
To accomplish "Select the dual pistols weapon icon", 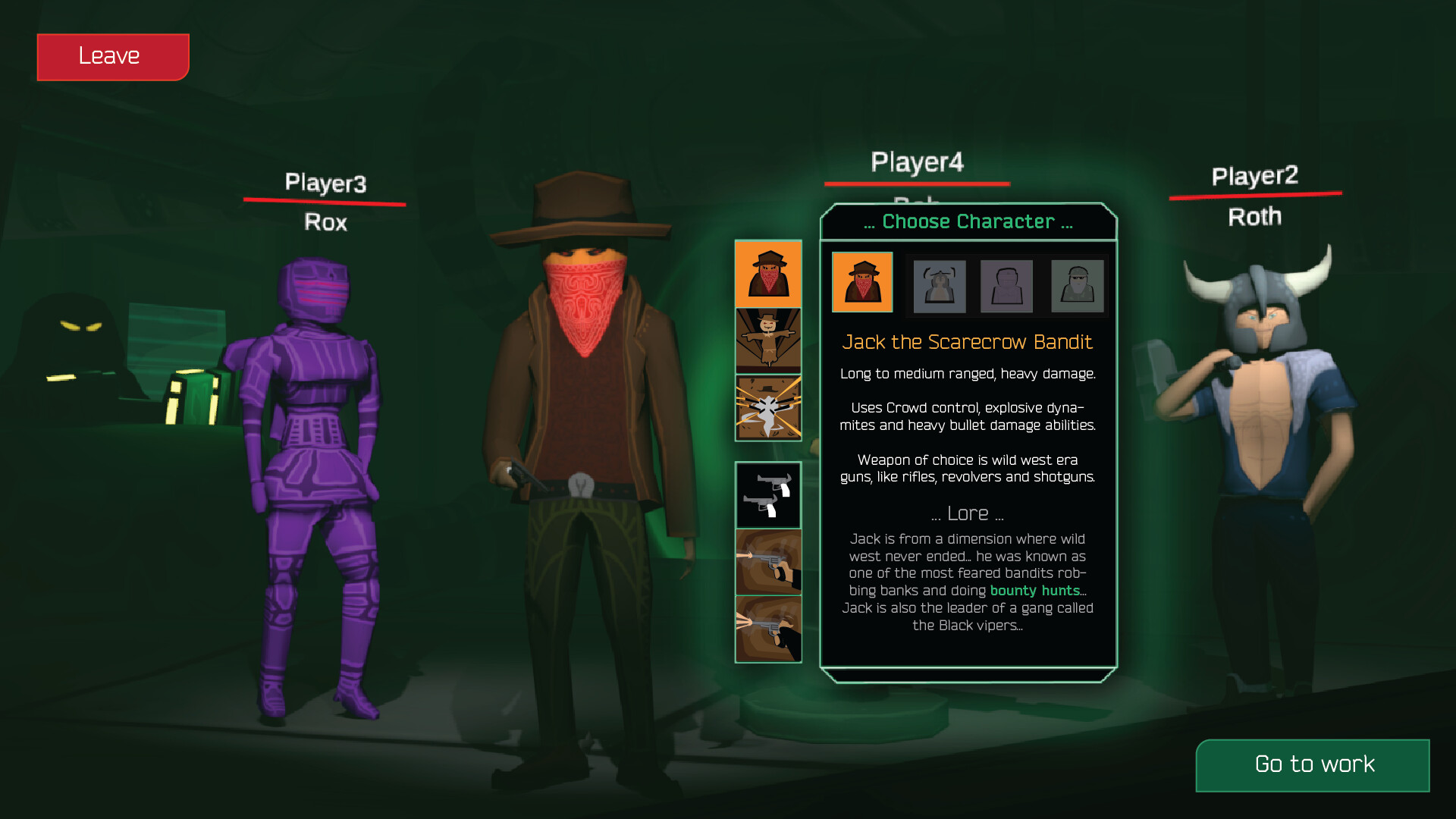I will click(x=767, y=495).
